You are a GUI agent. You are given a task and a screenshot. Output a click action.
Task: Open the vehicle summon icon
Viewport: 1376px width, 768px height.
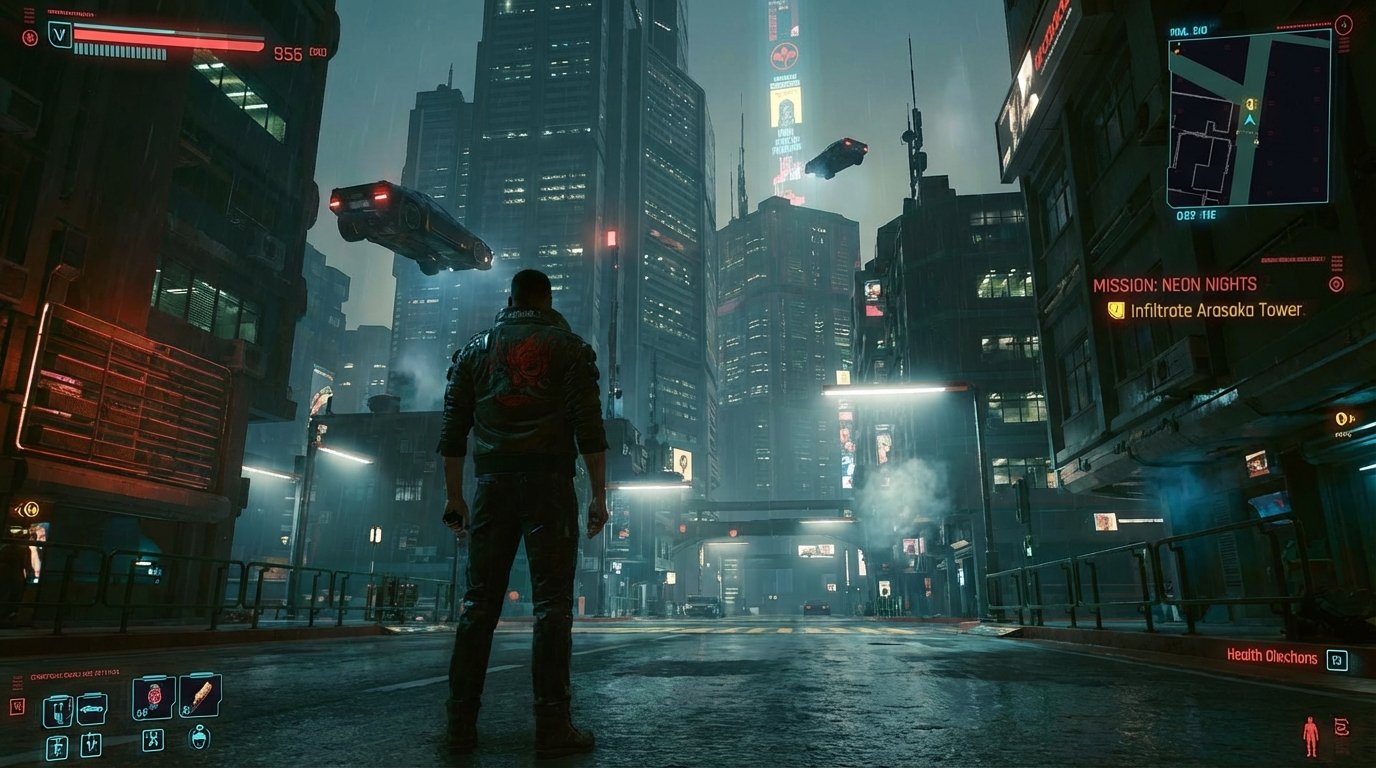point(92,709)
